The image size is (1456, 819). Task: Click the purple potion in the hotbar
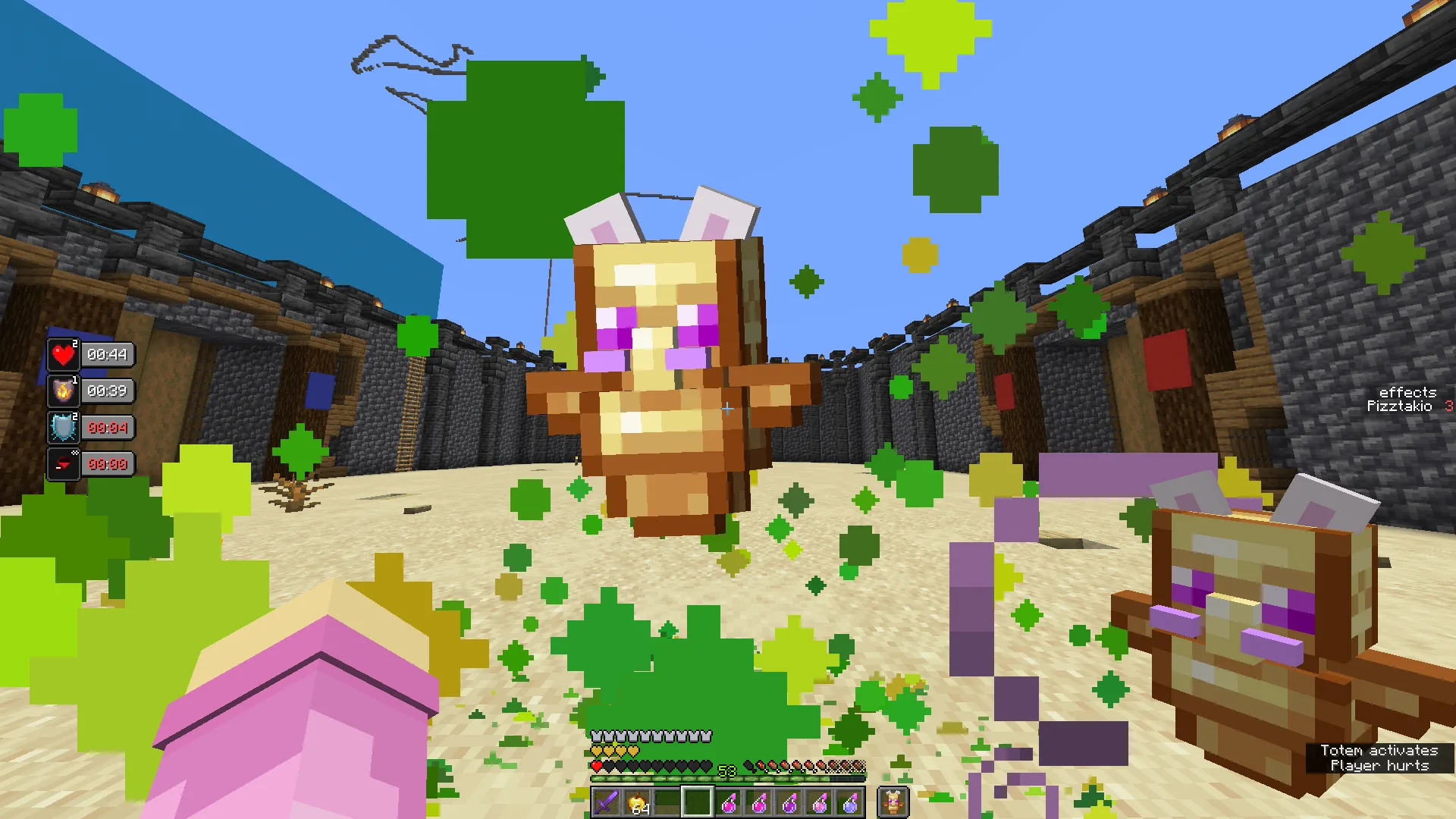tap(789, 800)
